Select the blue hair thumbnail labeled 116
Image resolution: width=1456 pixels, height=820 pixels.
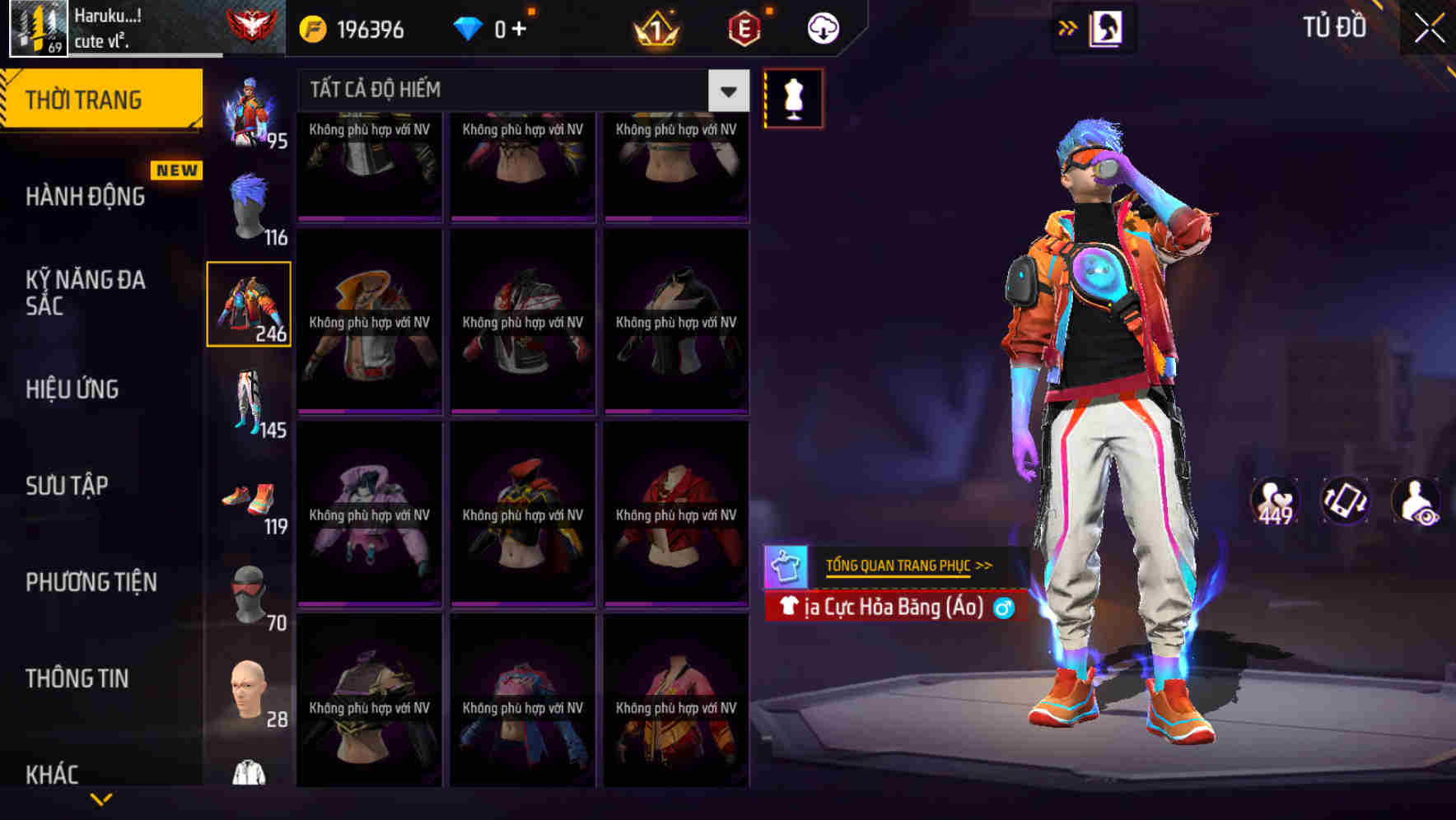[x=249, y=204]
